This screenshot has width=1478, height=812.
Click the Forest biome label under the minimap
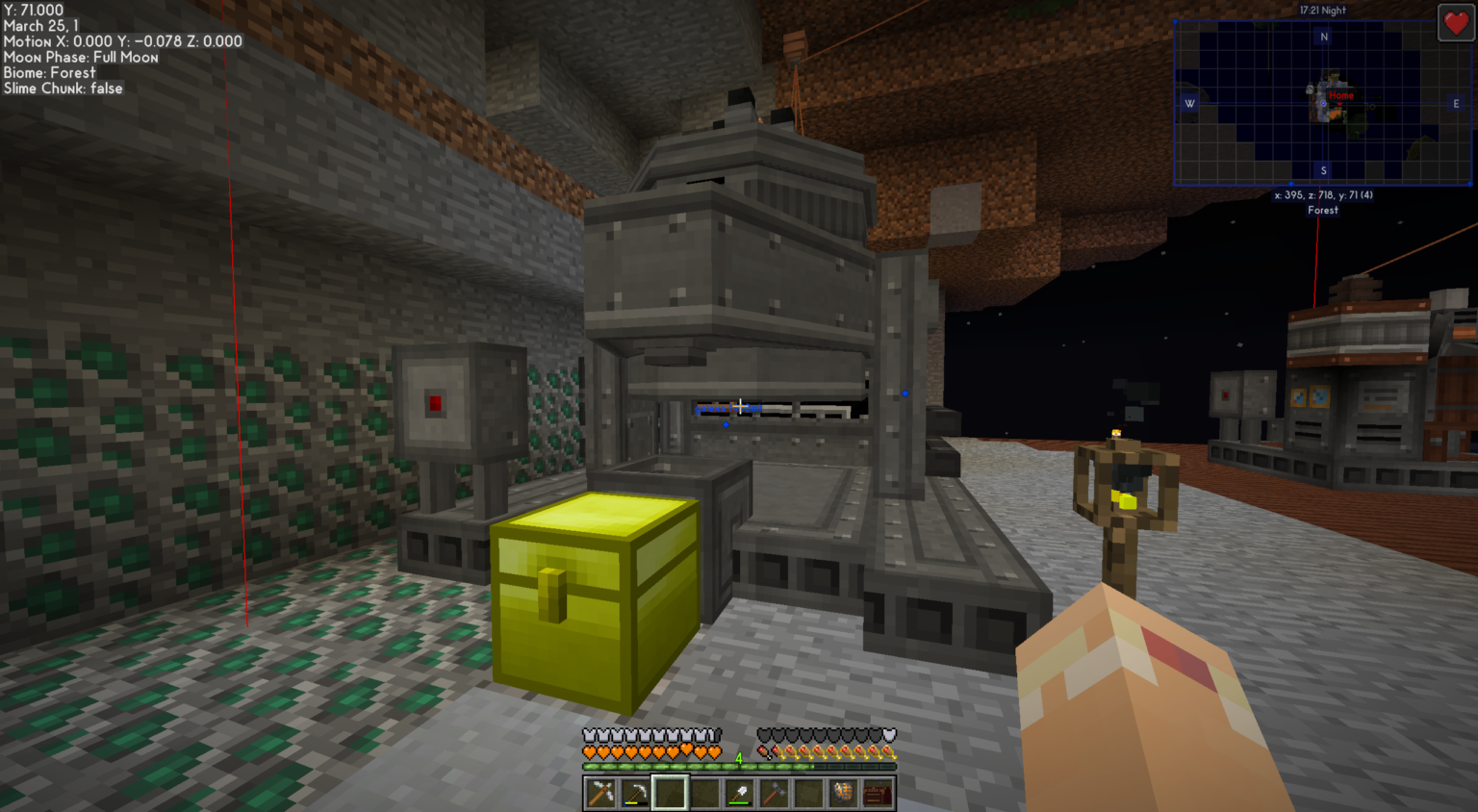[x=1323, y=210]
